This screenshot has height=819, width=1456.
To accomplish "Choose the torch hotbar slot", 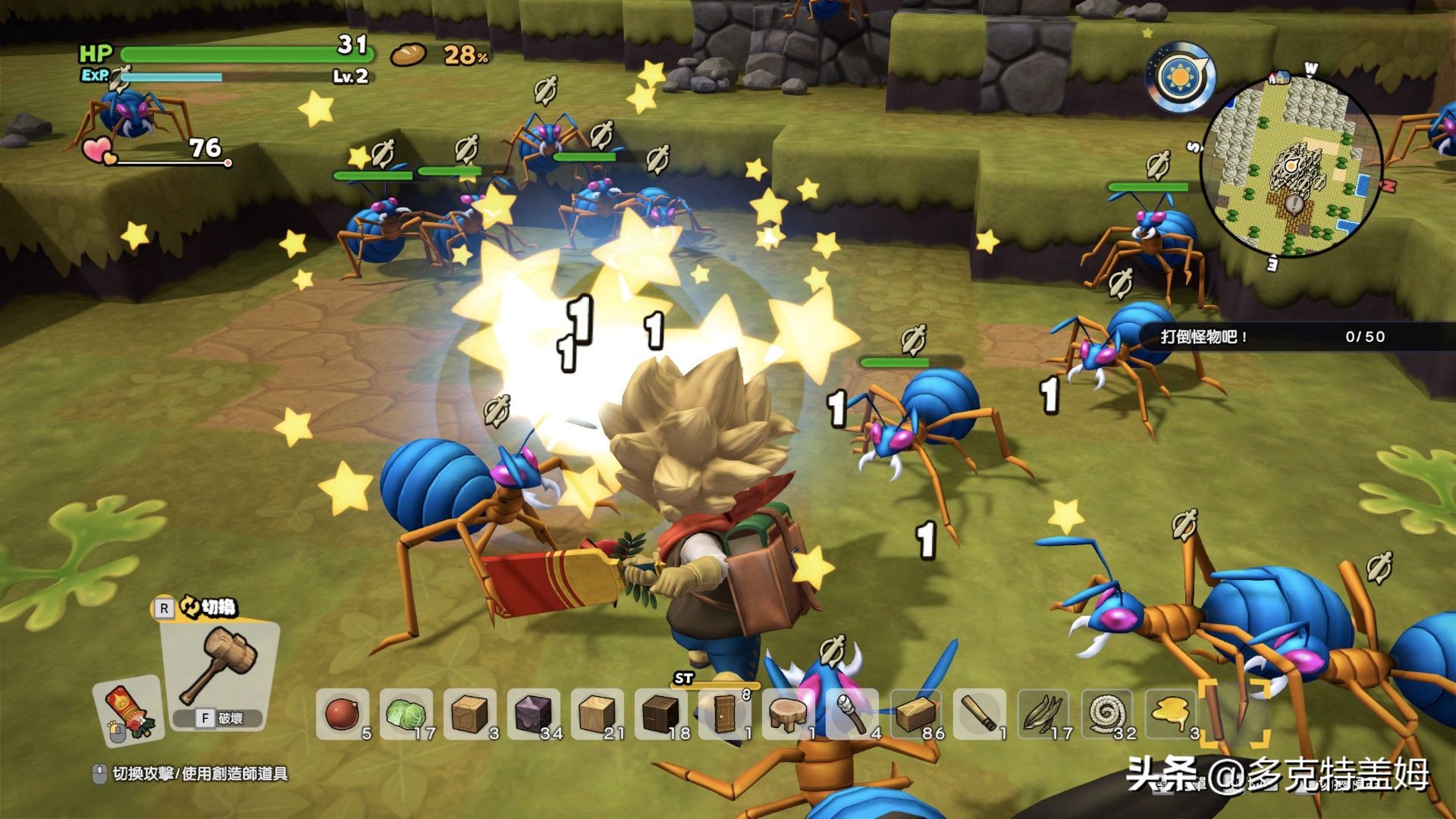I will click(850, 714).
